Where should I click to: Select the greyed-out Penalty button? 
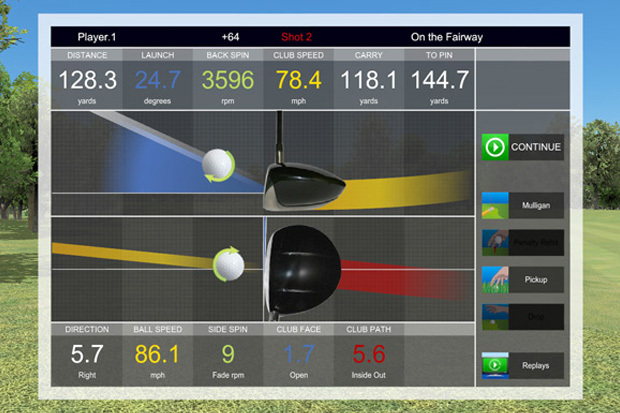(522, 241)
